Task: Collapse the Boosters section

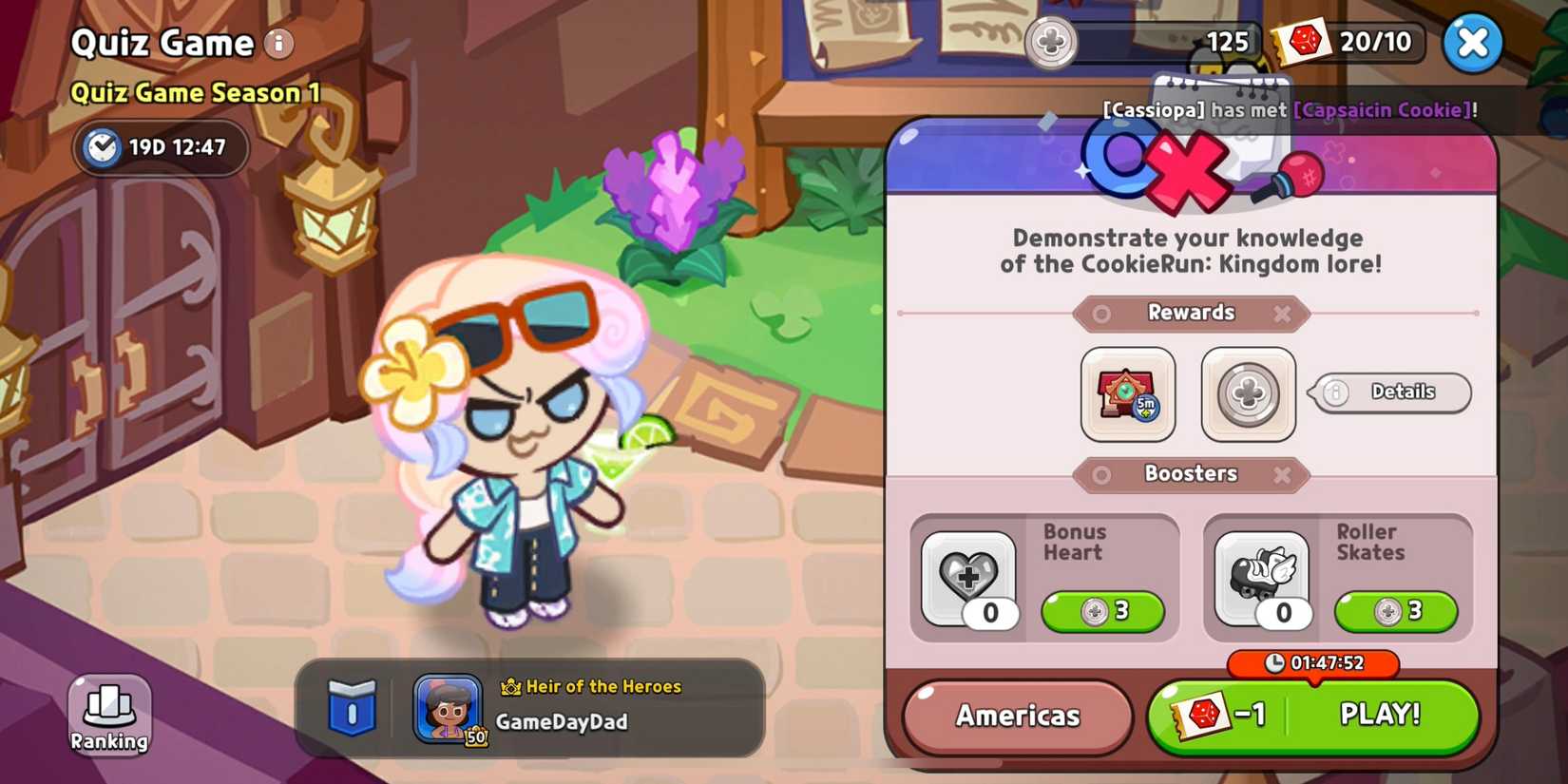Action: click(x=1281, y=474)
